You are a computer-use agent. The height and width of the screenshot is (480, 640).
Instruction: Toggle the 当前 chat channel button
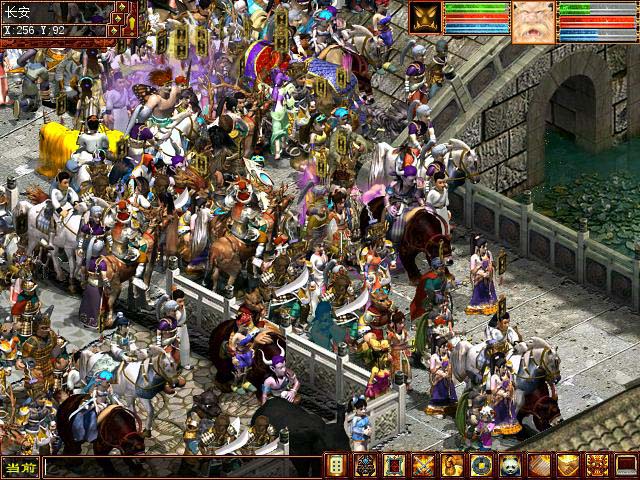coord(20,467)
